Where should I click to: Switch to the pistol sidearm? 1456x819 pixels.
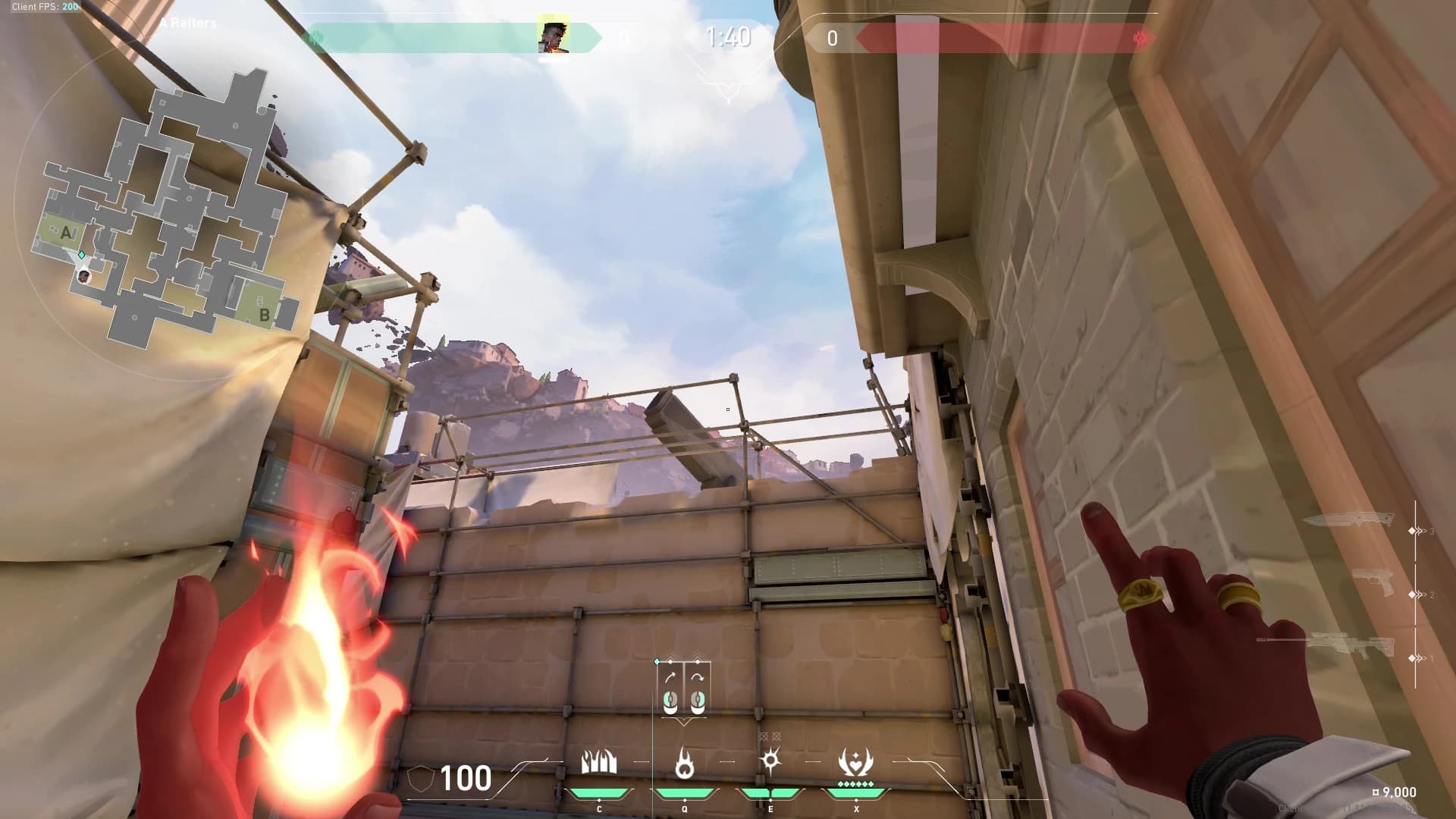(x=1374, y=583)
